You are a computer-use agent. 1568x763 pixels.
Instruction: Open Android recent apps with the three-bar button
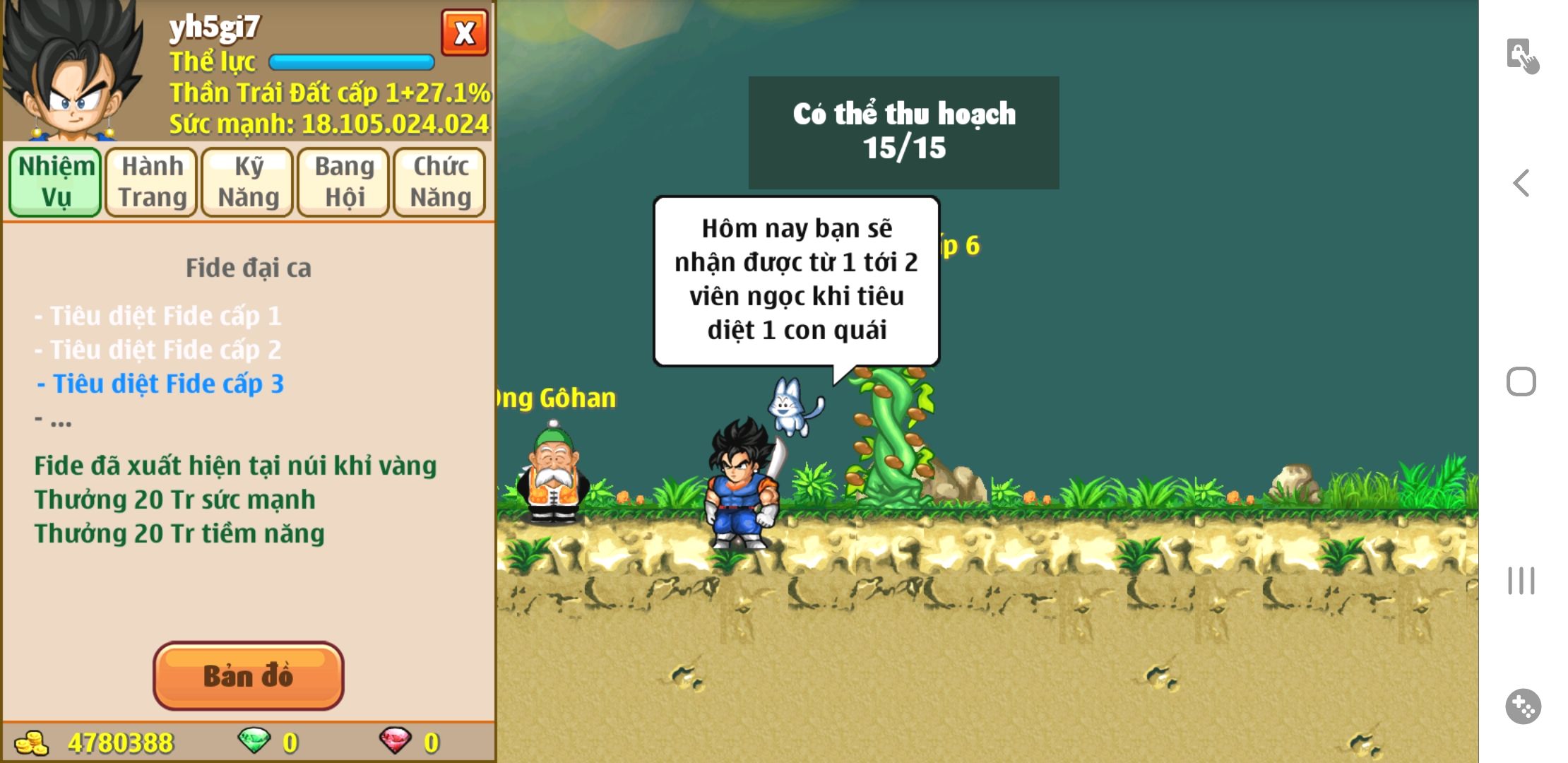(x=1521, y=581)
